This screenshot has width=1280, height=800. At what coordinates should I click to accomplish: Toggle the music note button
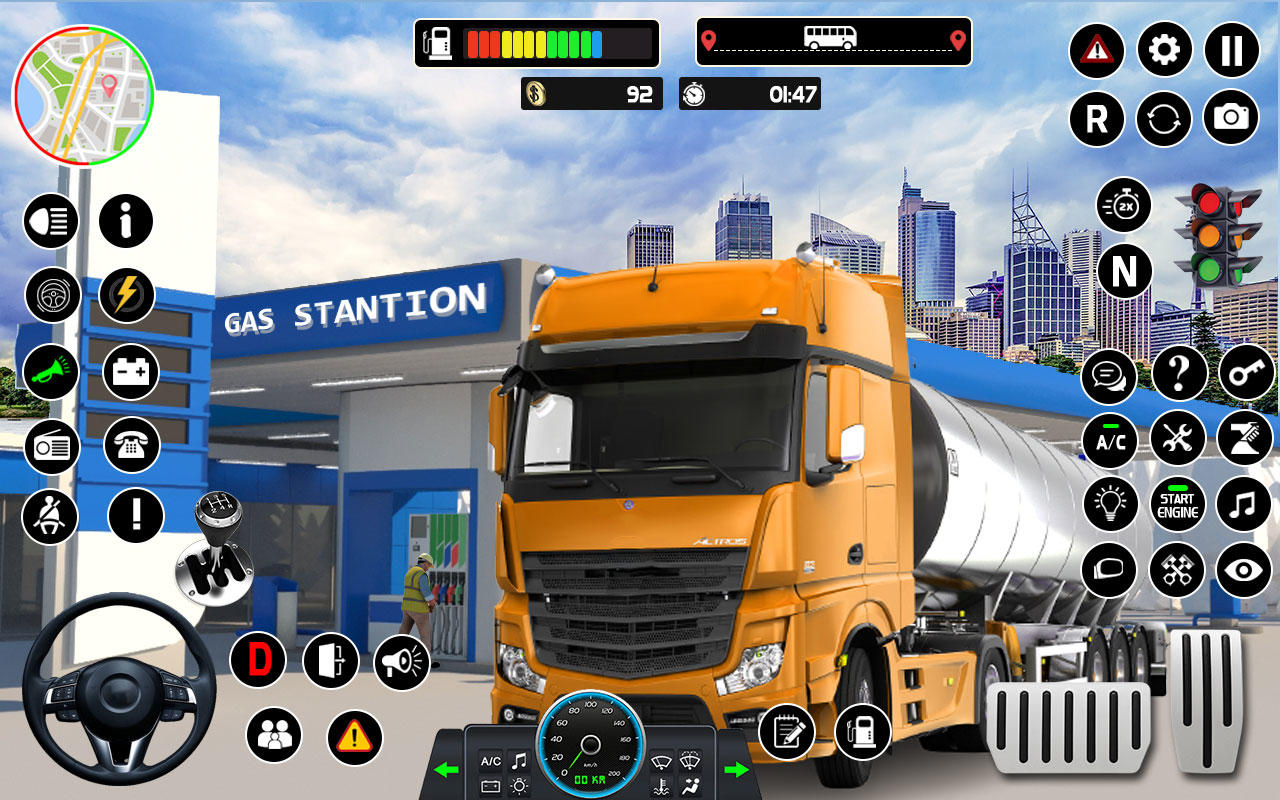pos(1244,504)
